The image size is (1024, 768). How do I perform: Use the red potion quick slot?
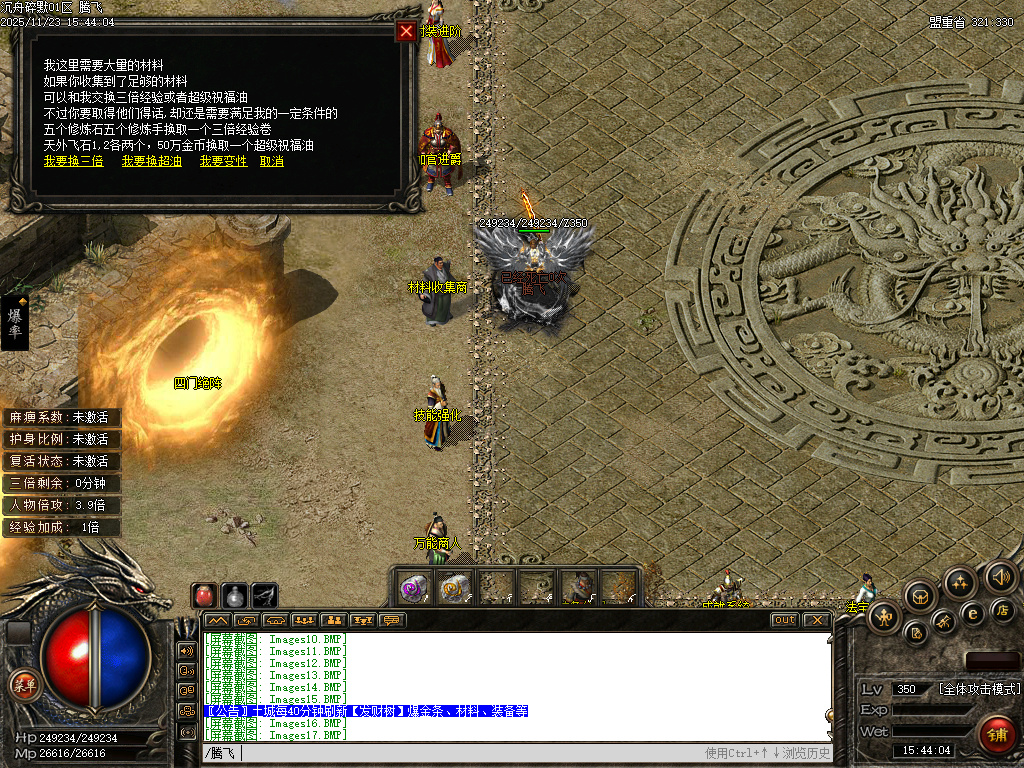[x=205, y=595]
